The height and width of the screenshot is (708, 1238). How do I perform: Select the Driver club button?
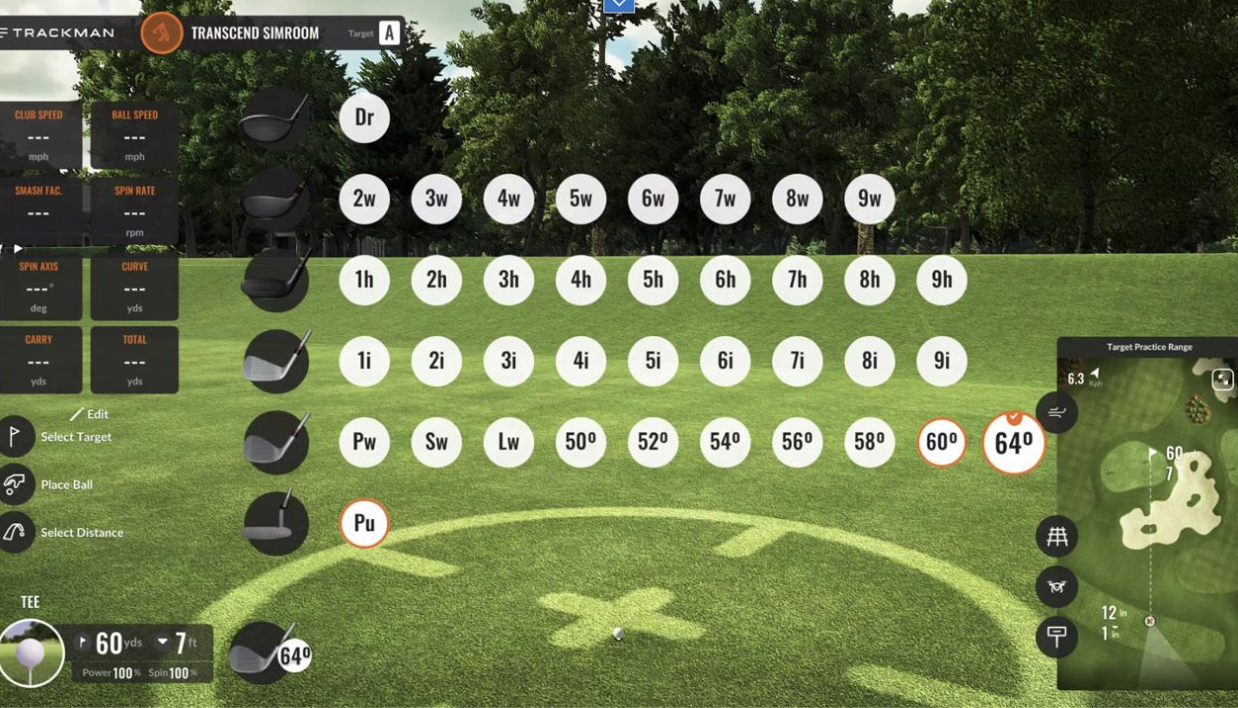point(364,118)
